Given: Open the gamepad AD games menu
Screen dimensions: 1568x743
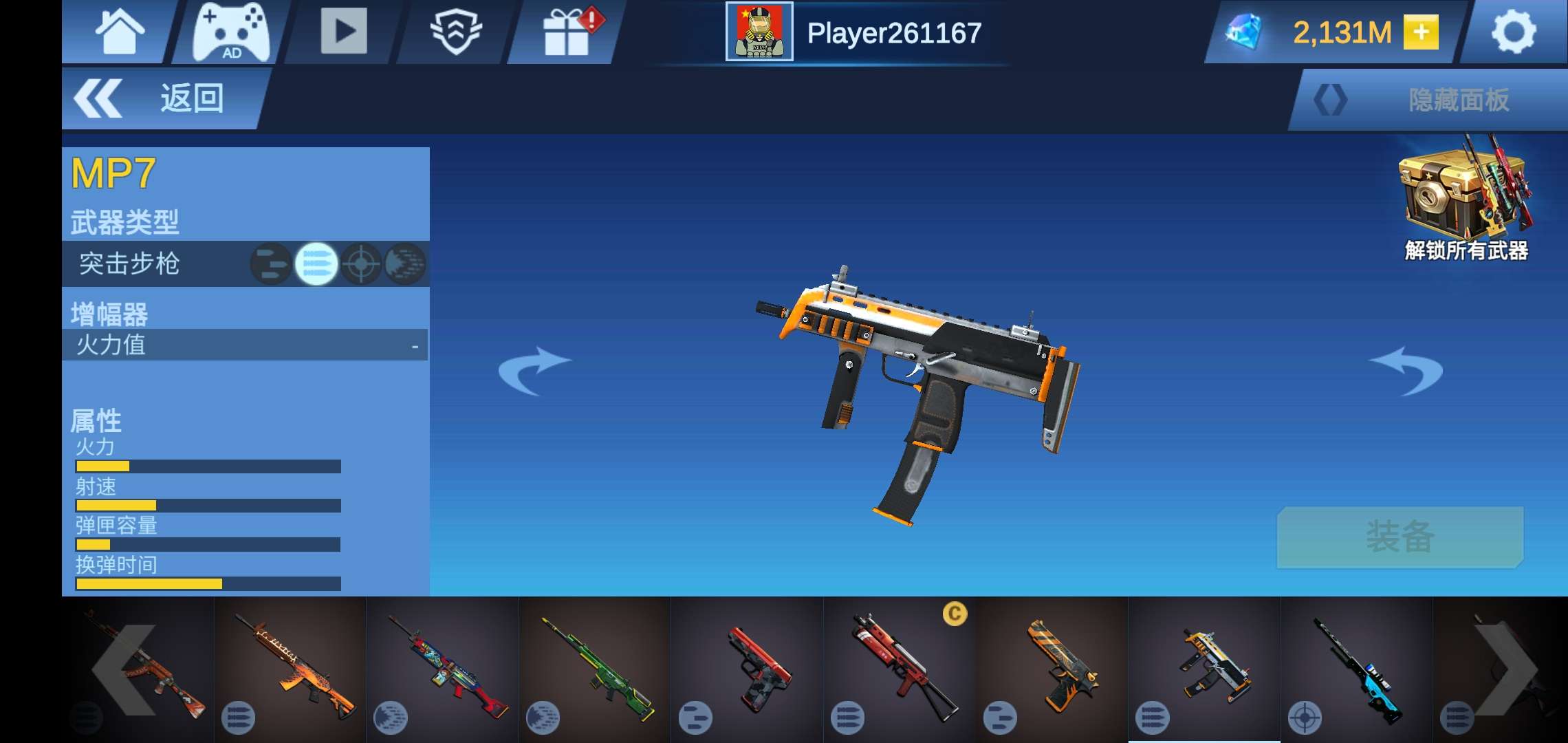Looking at the screenshot, I should click(x=230, y=32).
